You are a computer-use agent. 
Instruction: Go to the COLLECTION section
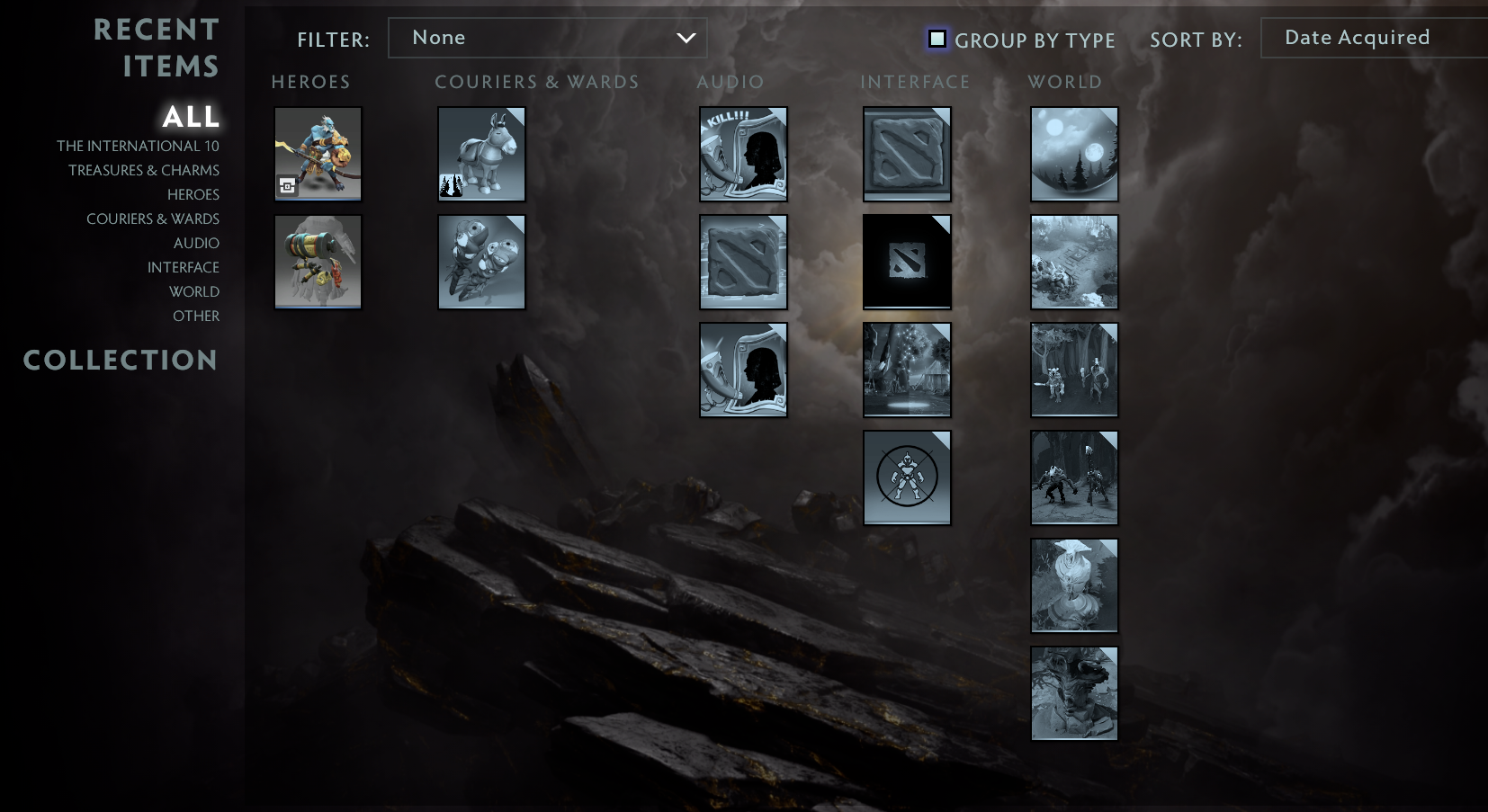[120, 360]
